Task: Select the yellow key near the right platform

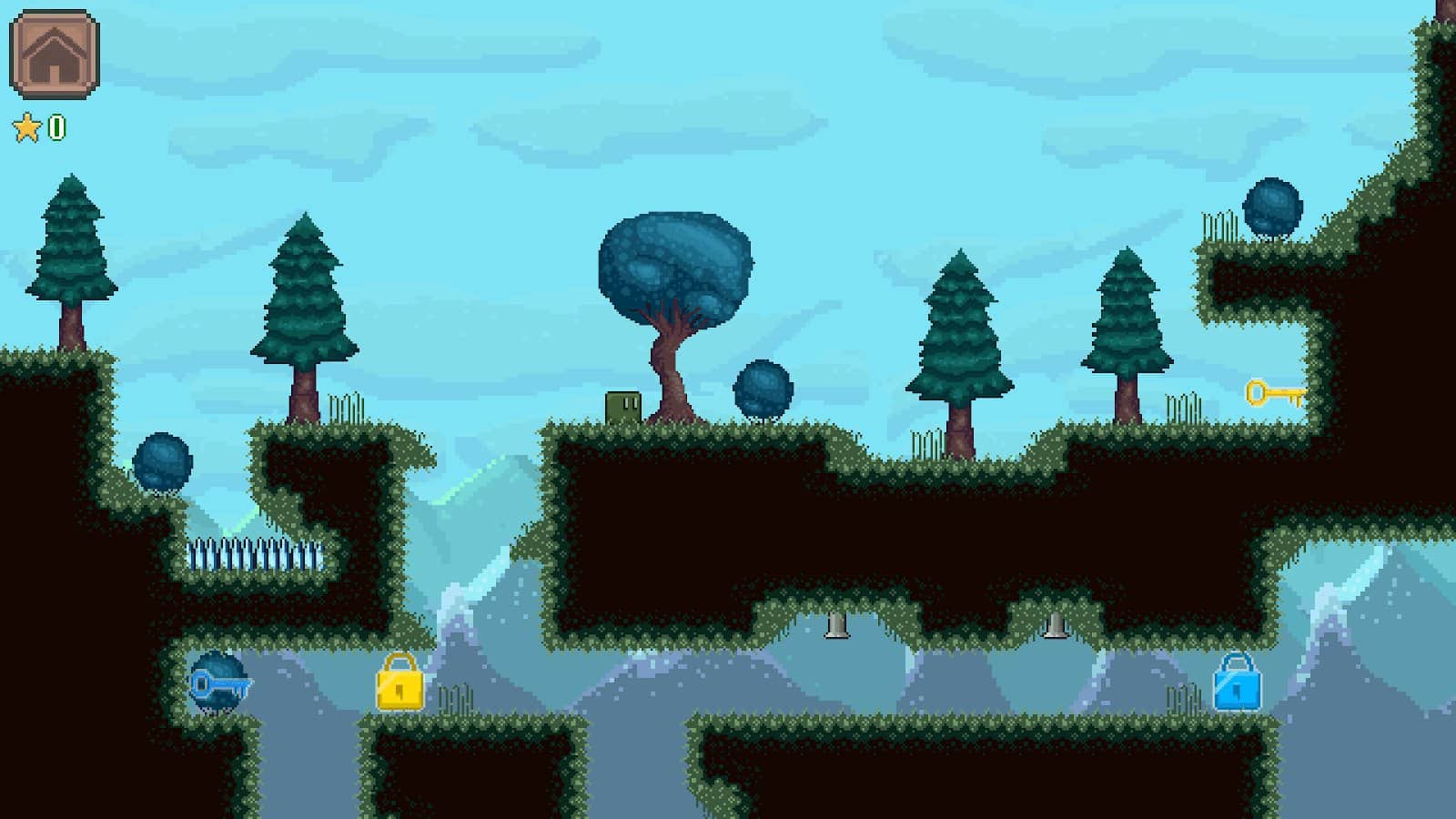Action: pos(1274,393)
